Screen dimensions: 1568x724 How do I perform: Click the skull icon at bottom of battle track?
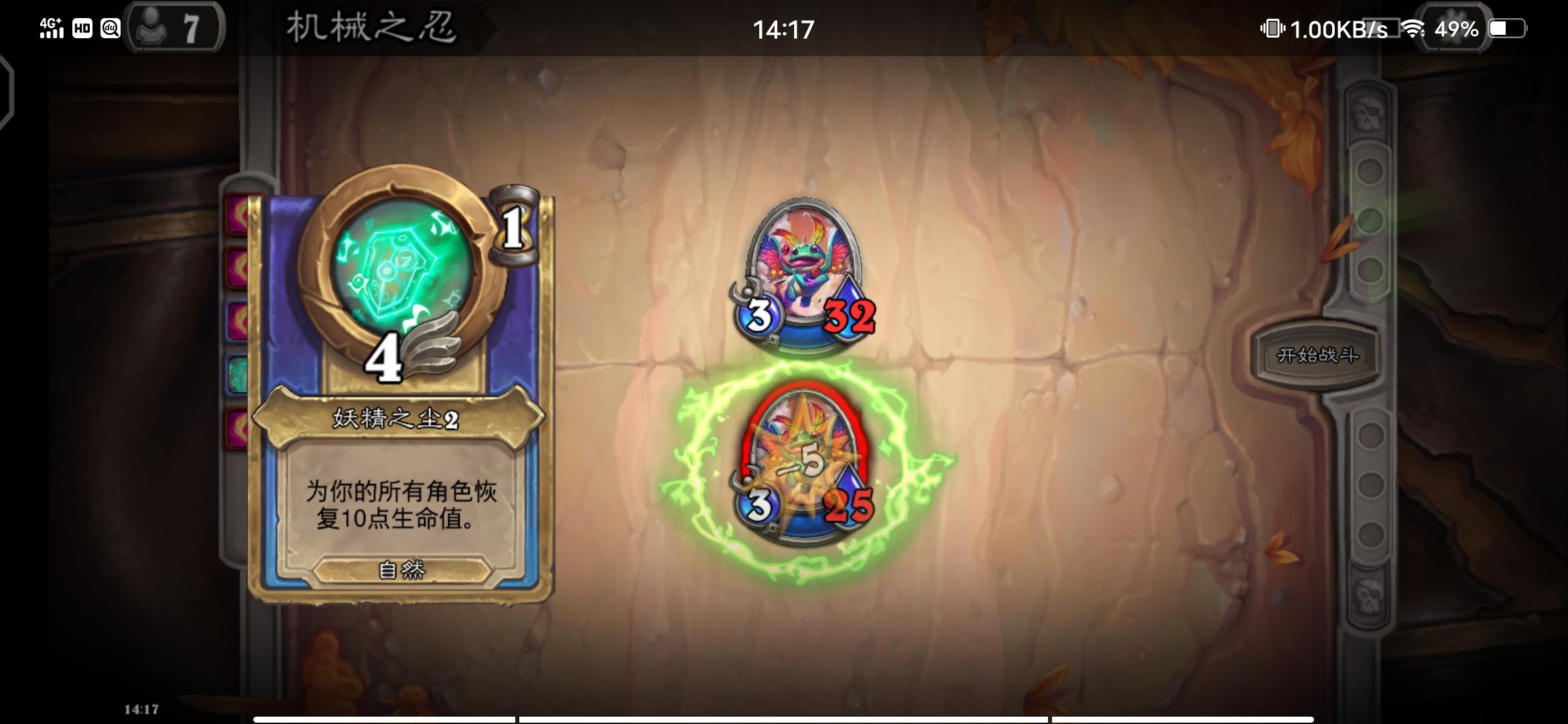[1370, 597]
